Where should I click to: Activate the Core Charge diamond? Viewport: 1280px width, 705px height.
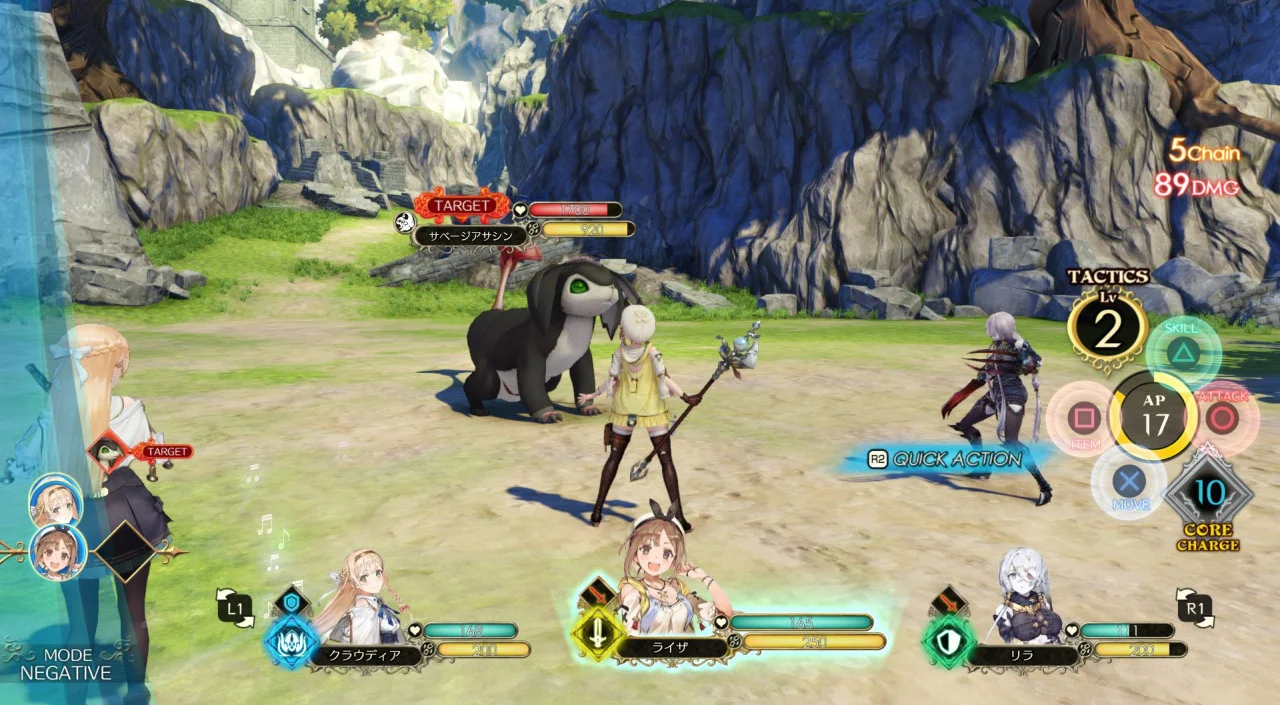pos(1209,494)
